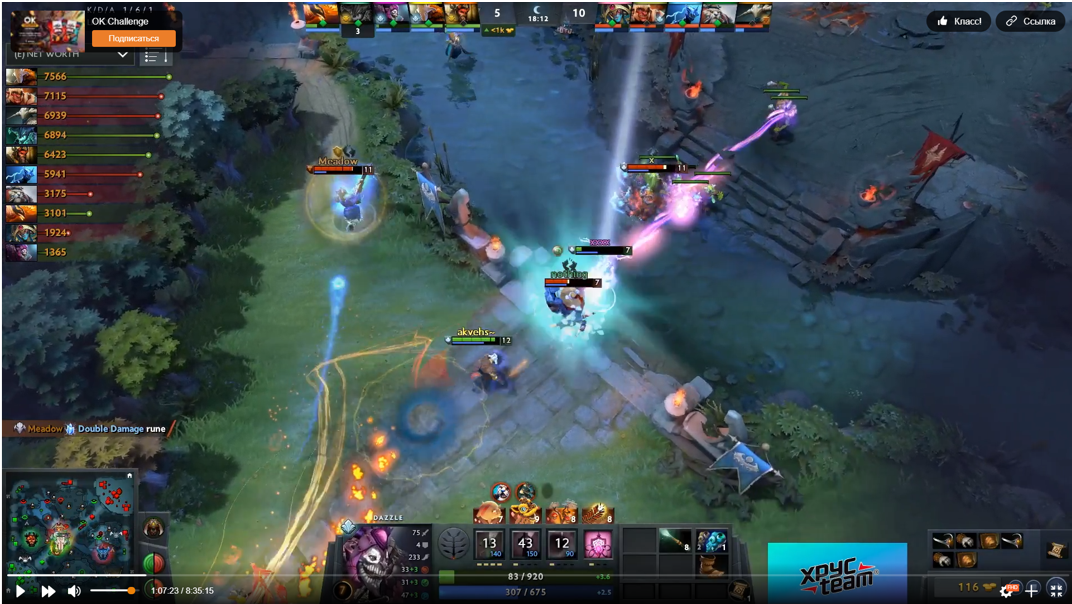Screen dimensions: 1072x604
Task: Copy the video link via Ссылка
Action: tap(1030, 21)
